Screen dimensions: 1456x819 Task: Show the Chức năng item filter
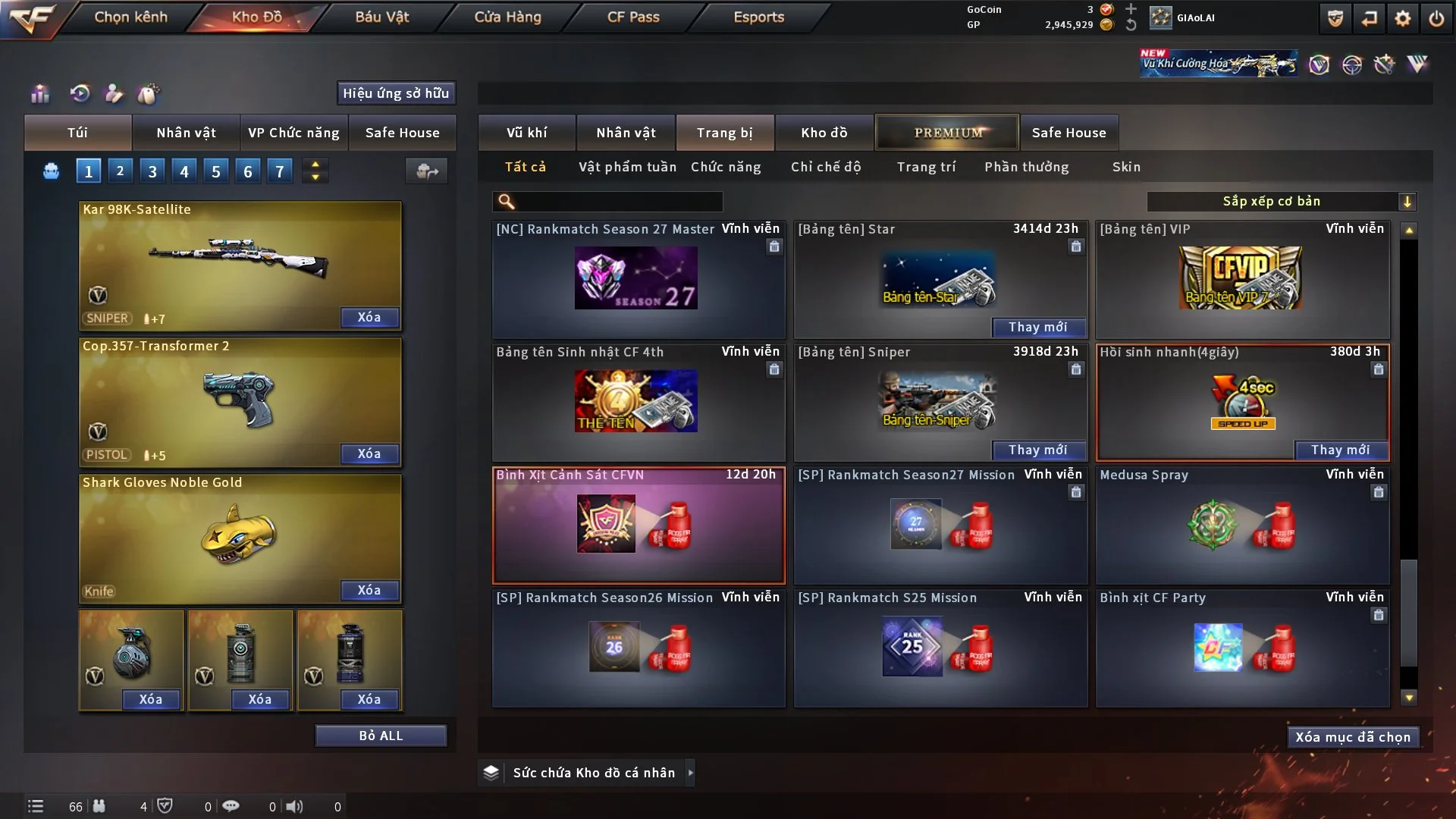(x=726, y=167)
